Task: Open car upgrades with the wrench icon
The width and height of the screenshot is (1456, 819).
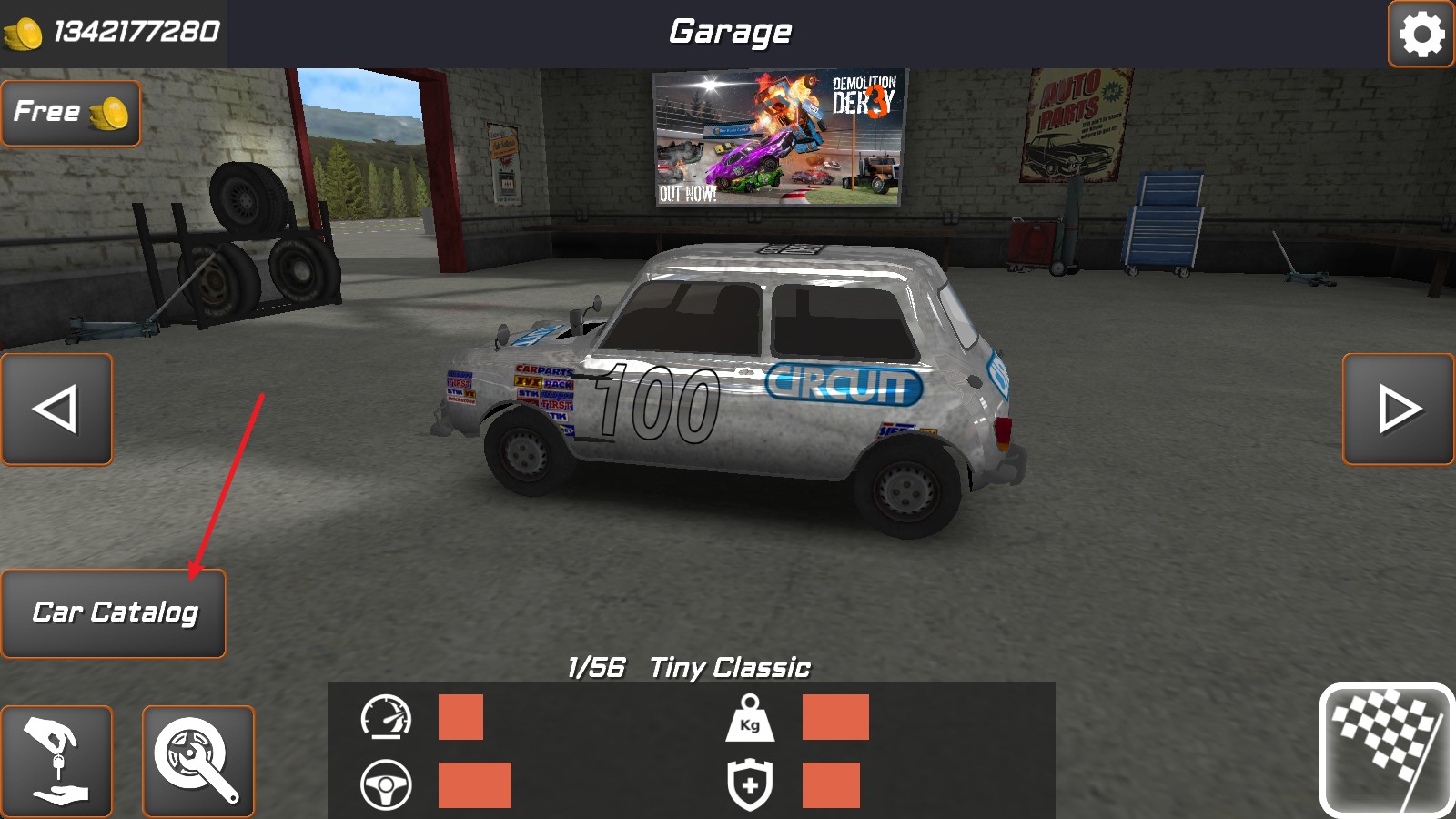Action: [197, 760]
